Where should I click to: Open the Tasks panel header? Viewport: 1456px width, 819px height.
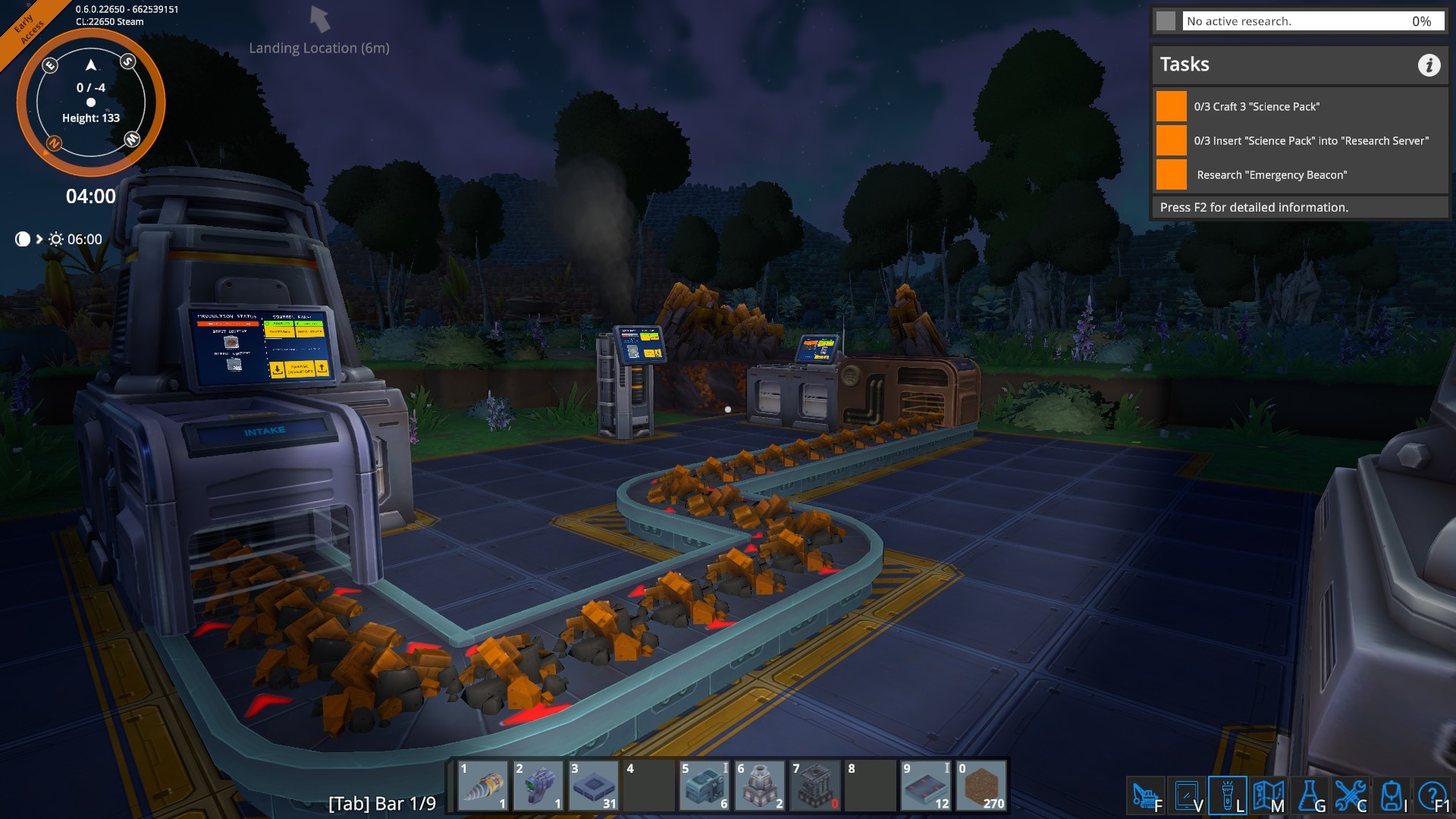pyautogui.click(x=1185, y=64)
